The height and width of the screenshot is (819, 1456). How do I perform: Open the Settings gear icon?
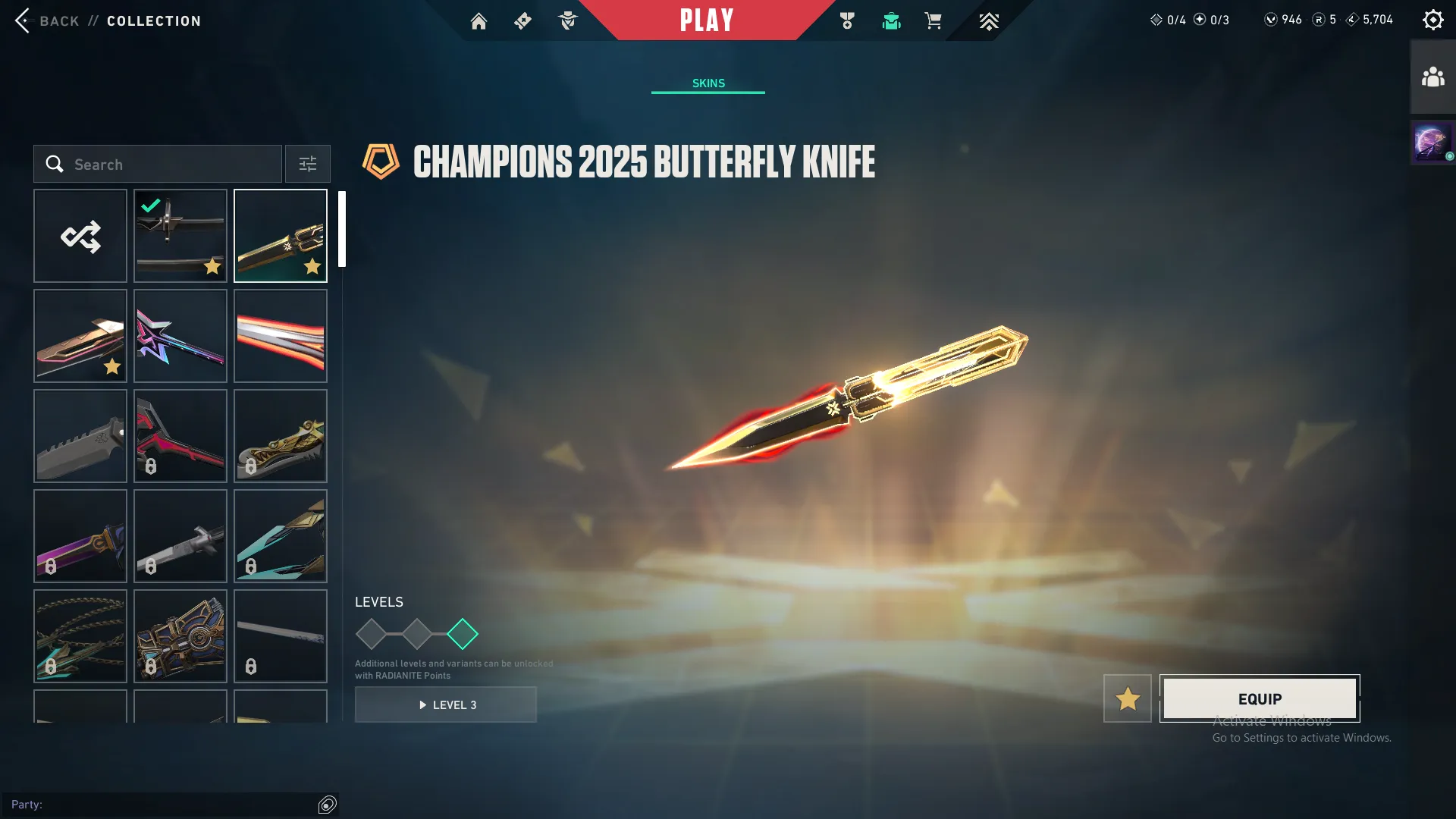(1432, 19)
